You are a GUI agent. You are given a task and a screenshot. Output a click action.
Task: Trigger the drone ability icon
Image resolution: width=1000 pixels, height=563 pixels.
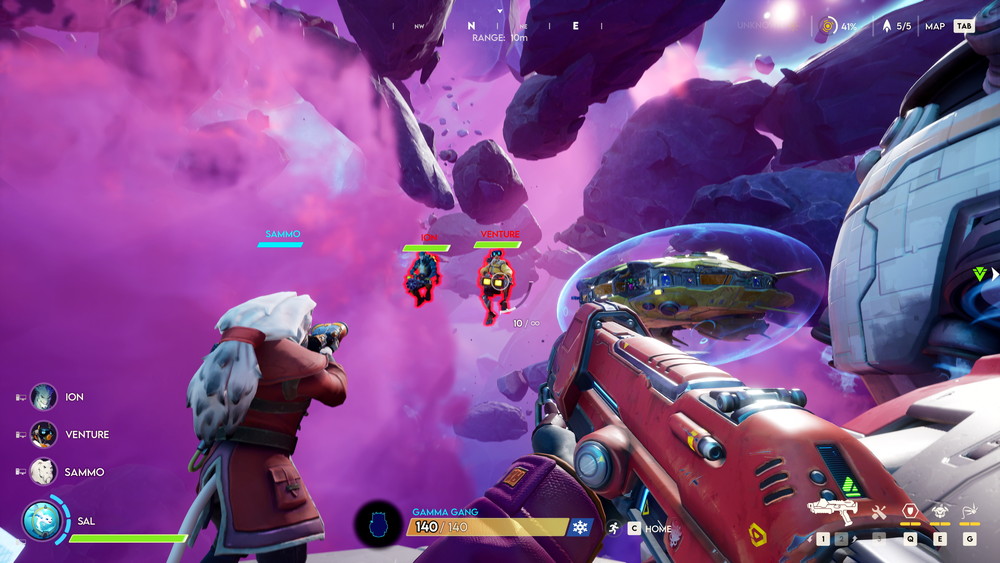940,511
